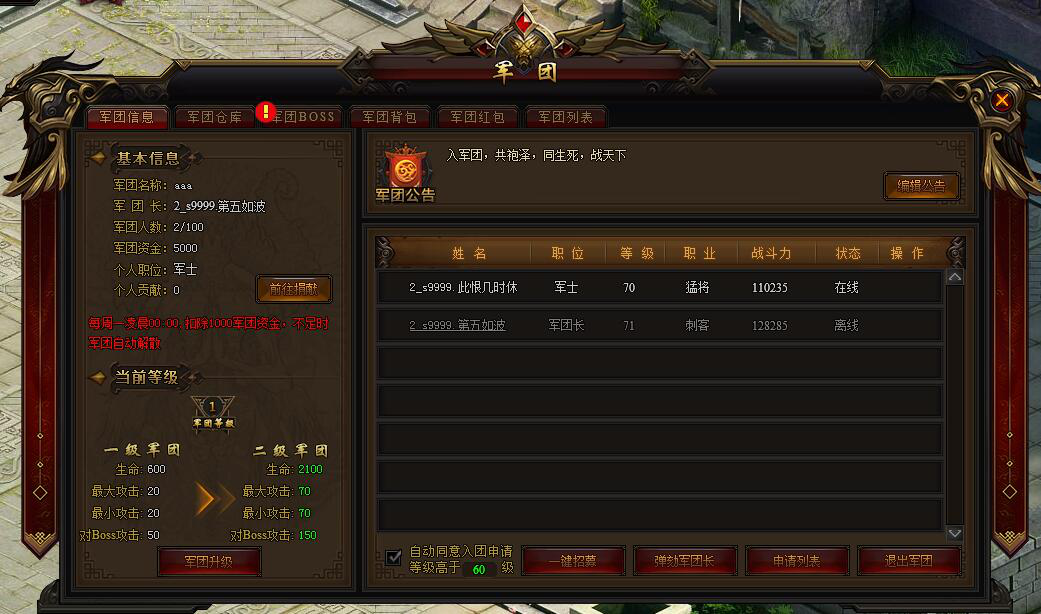Screen dimensions: 1041x614
Task: Click the 前往捐献 donate button
Action: click(294, 289)
